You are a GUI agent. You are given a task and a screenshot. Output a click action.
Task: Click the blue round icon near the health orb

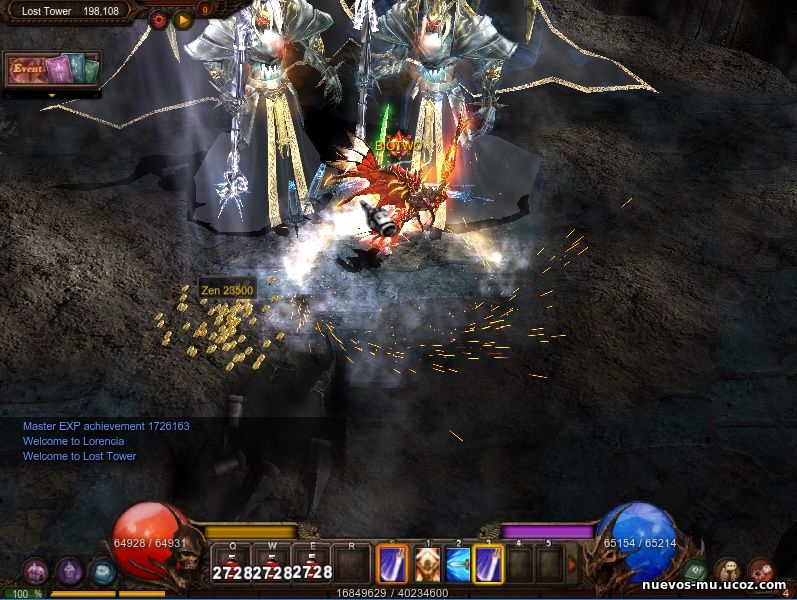(x=102, y=571)
